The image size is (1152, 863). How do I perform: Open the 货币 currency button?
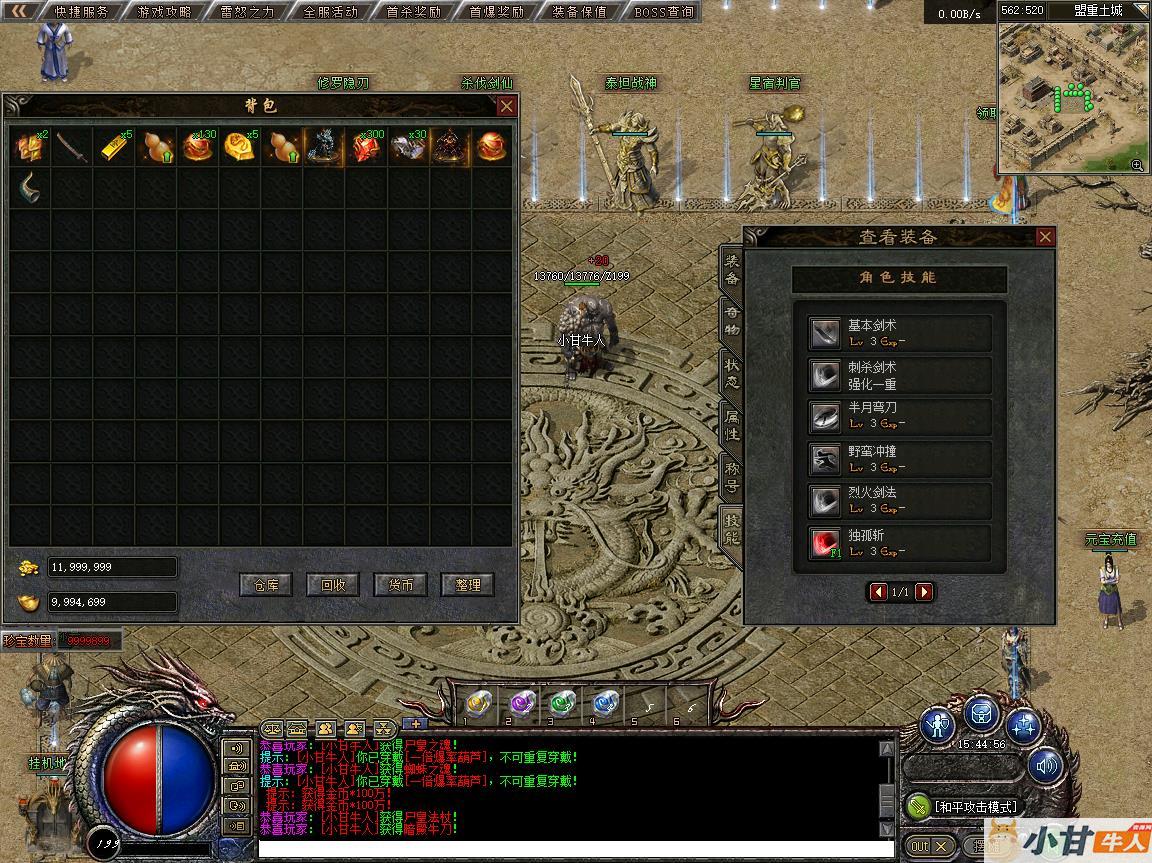[400, 585]
